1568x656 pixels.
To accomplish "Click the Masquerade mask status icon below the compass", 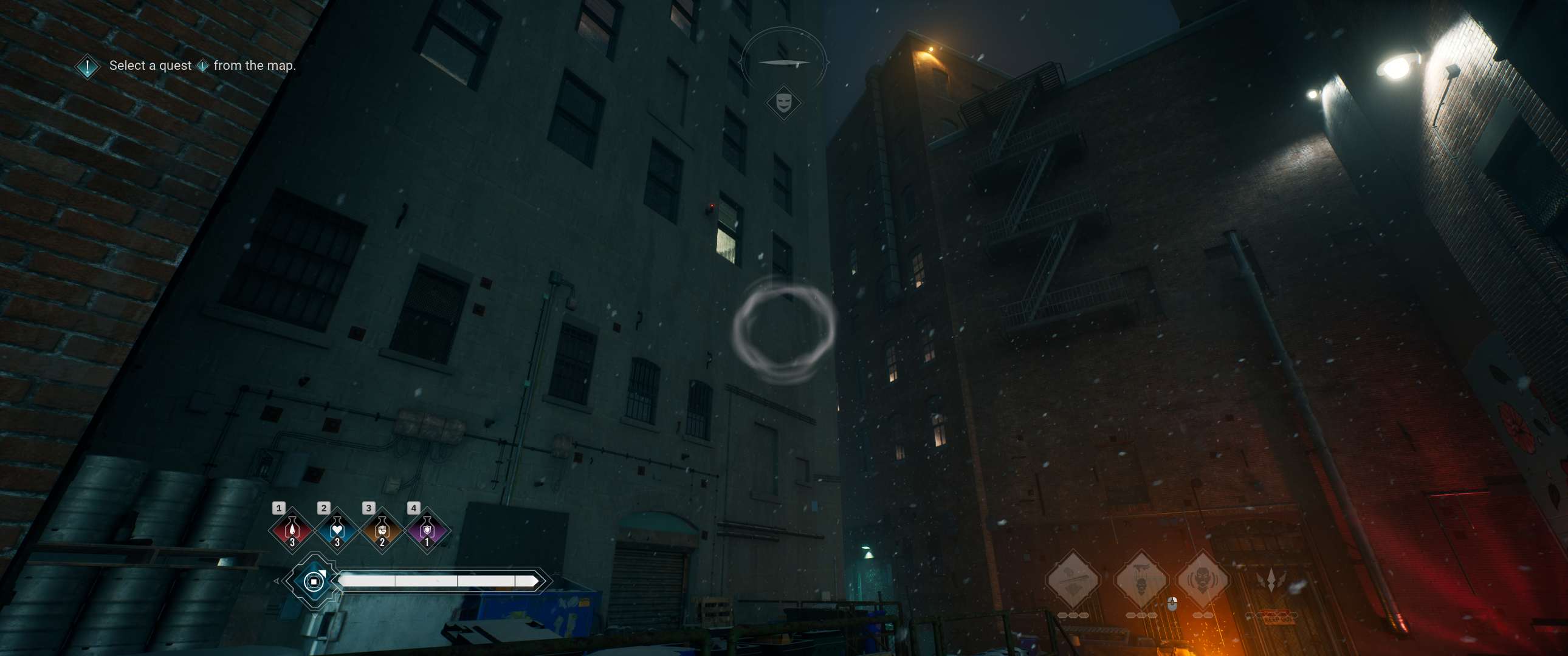I will coord(784,102).
